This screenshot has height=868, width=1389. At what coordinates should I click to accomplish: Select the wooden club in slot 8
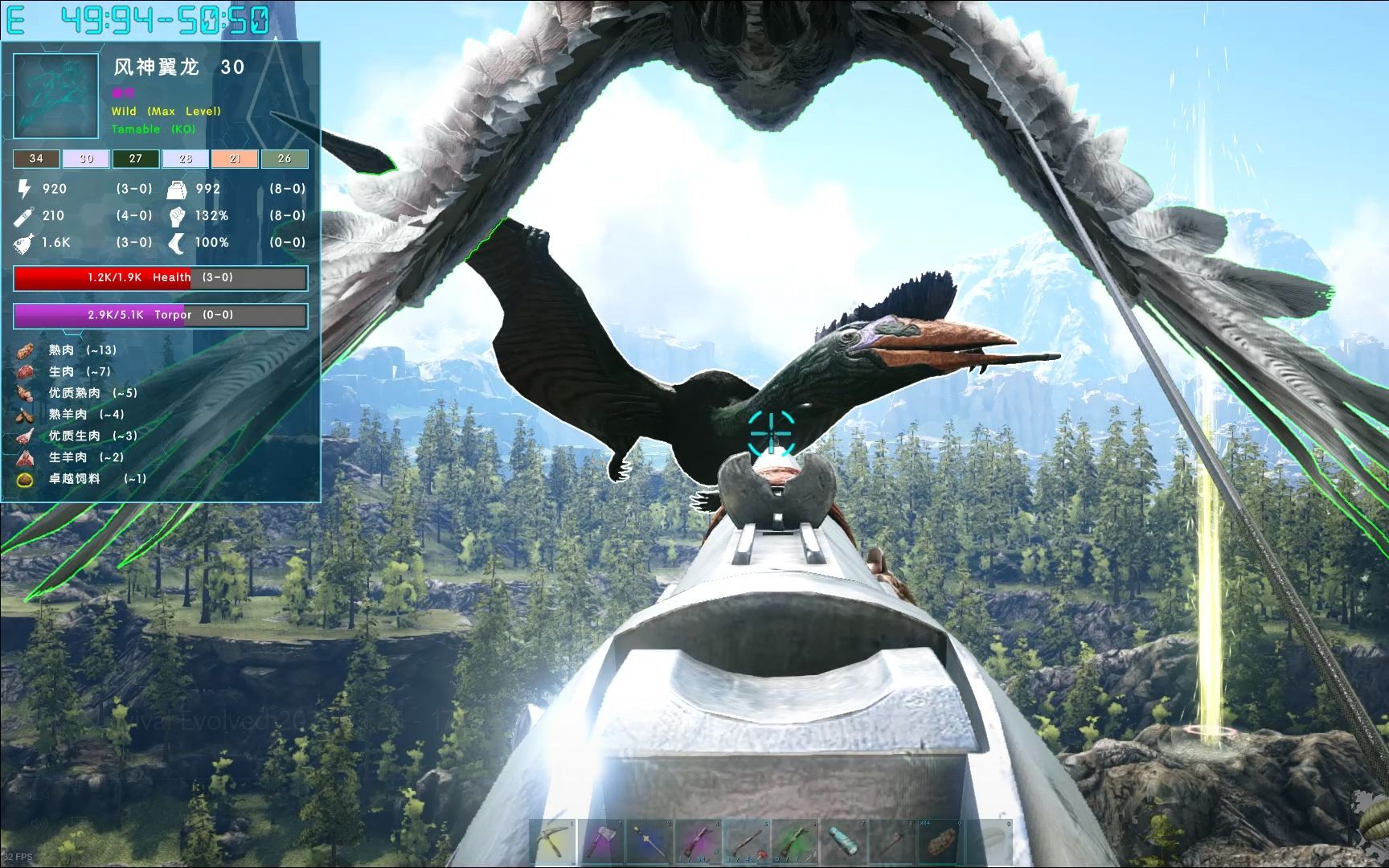pos(891,842)
